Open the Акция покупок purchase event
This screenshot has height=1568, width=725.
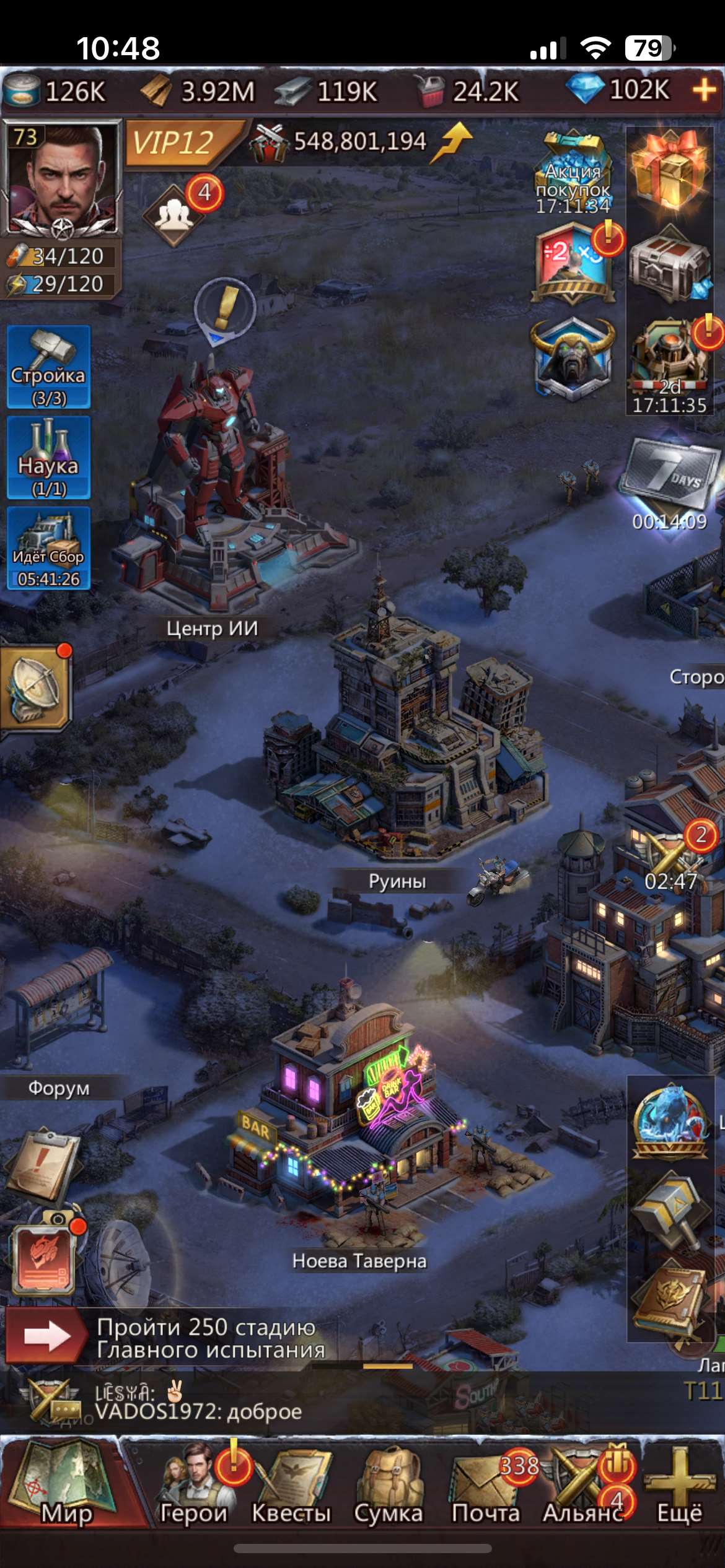coord(573,172)
